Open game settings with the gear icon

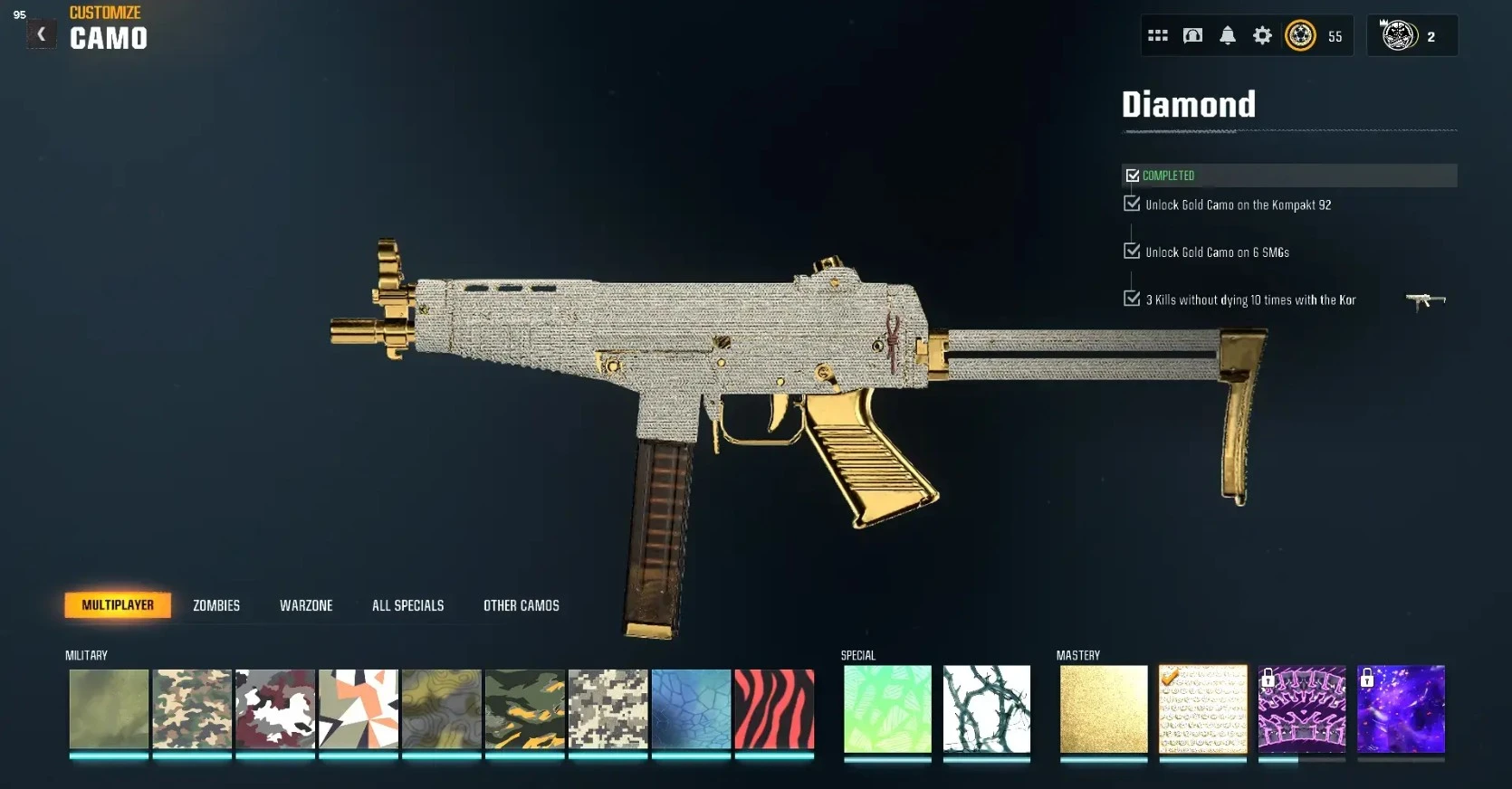coord(1262,35)
